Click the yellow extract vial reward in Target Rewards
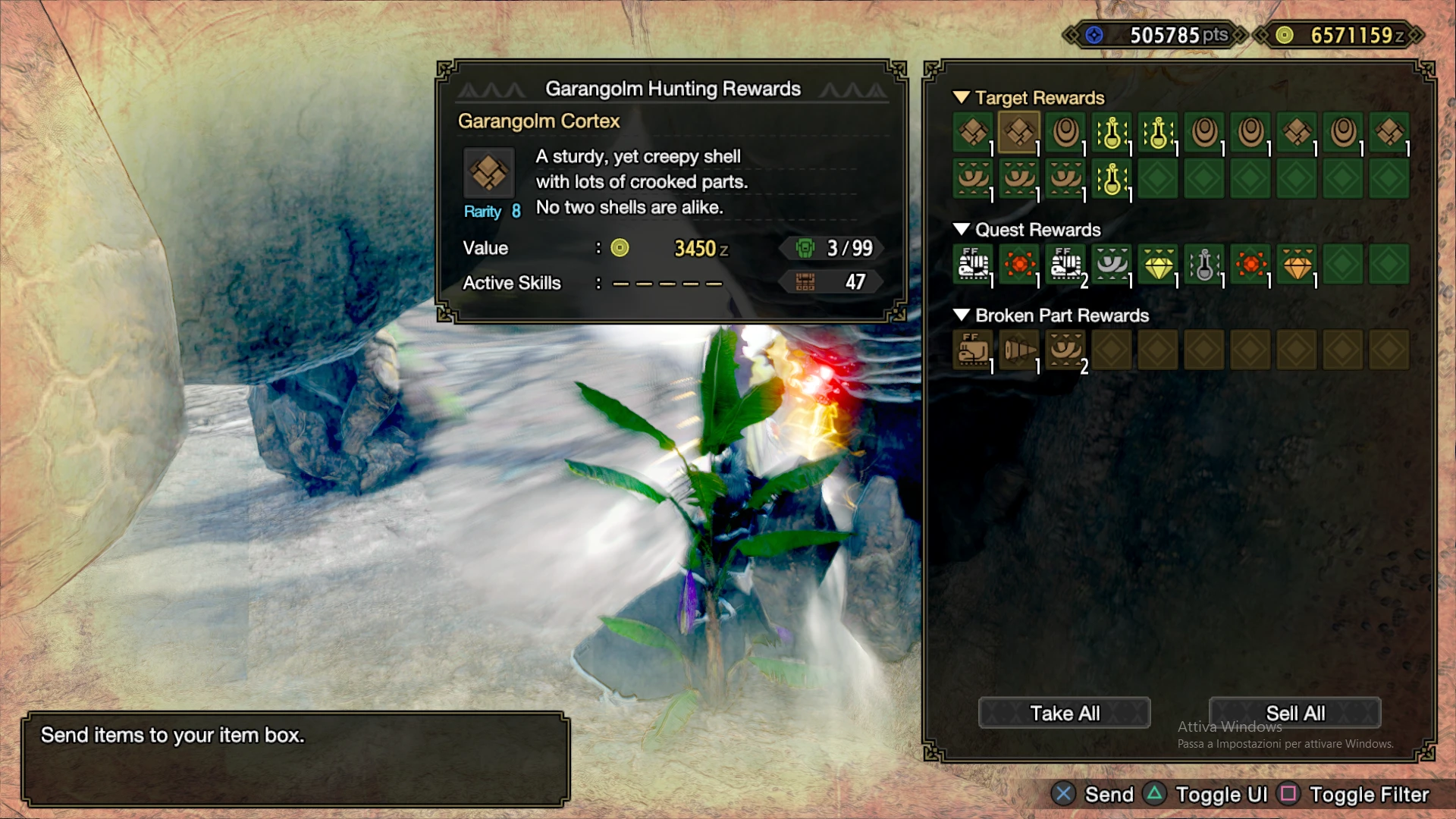The image size is (1456, 819). pyautogui.click(x=1112, y=133)
